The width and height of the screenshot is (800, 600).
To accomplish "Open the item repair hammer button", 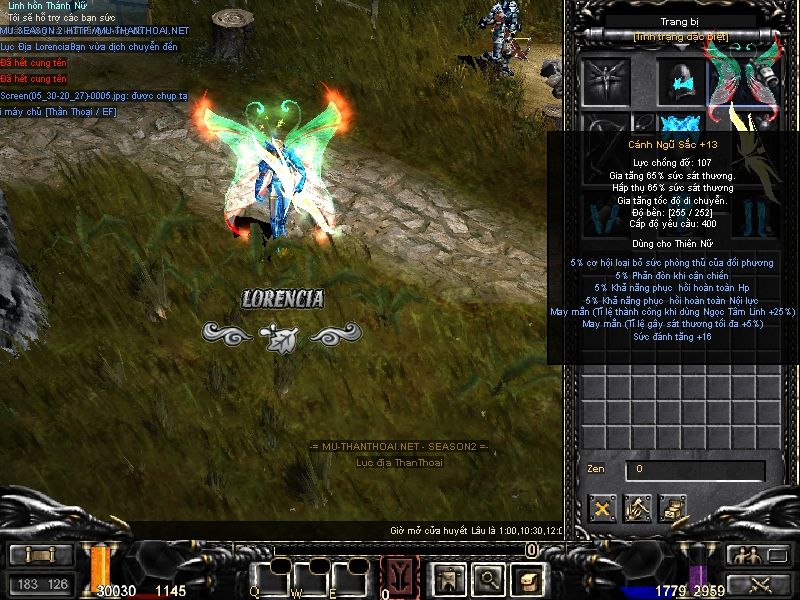I will (638, 508).
